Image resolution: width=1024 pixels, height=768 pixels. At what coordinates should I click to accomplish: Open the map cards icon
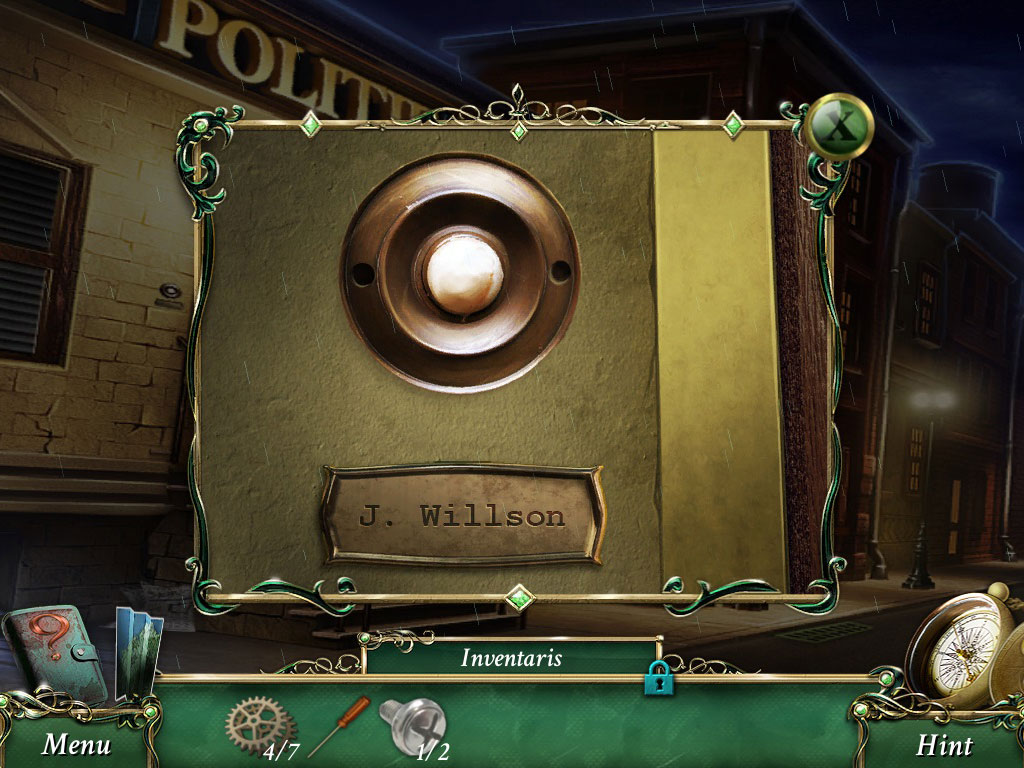pos(137,650)
